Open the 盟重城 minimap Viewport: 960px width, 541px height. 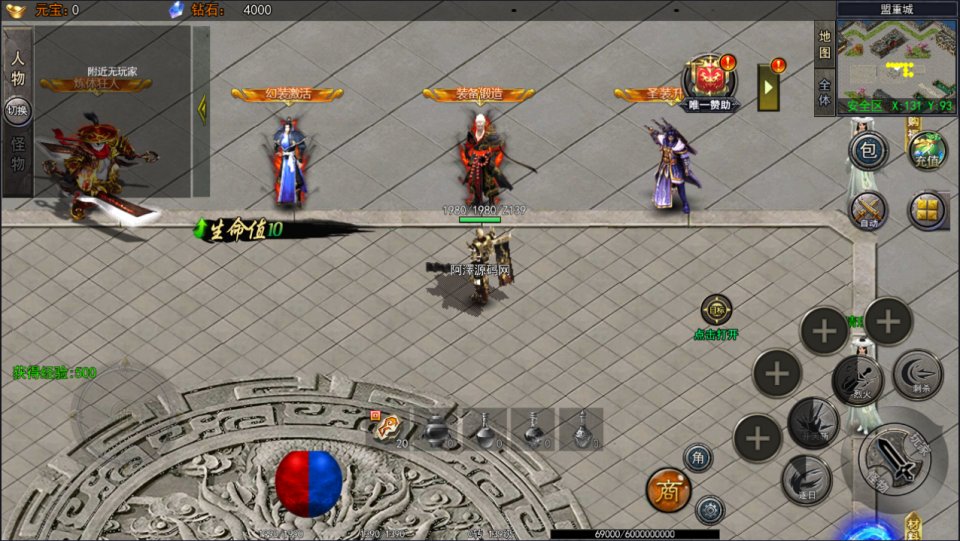point(896,58)
